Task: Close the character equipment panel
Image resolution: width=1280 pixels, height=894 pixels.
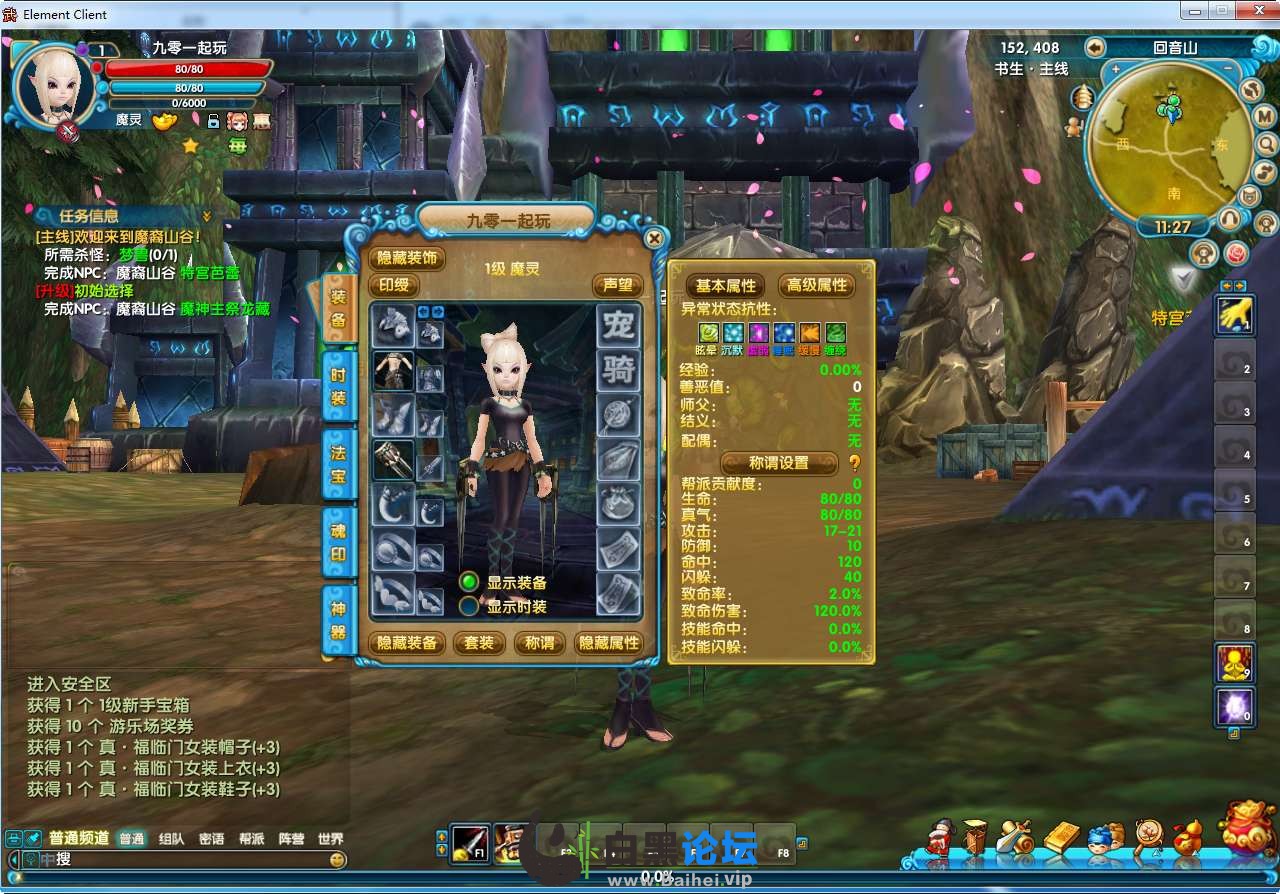Action: click(654, 238)
